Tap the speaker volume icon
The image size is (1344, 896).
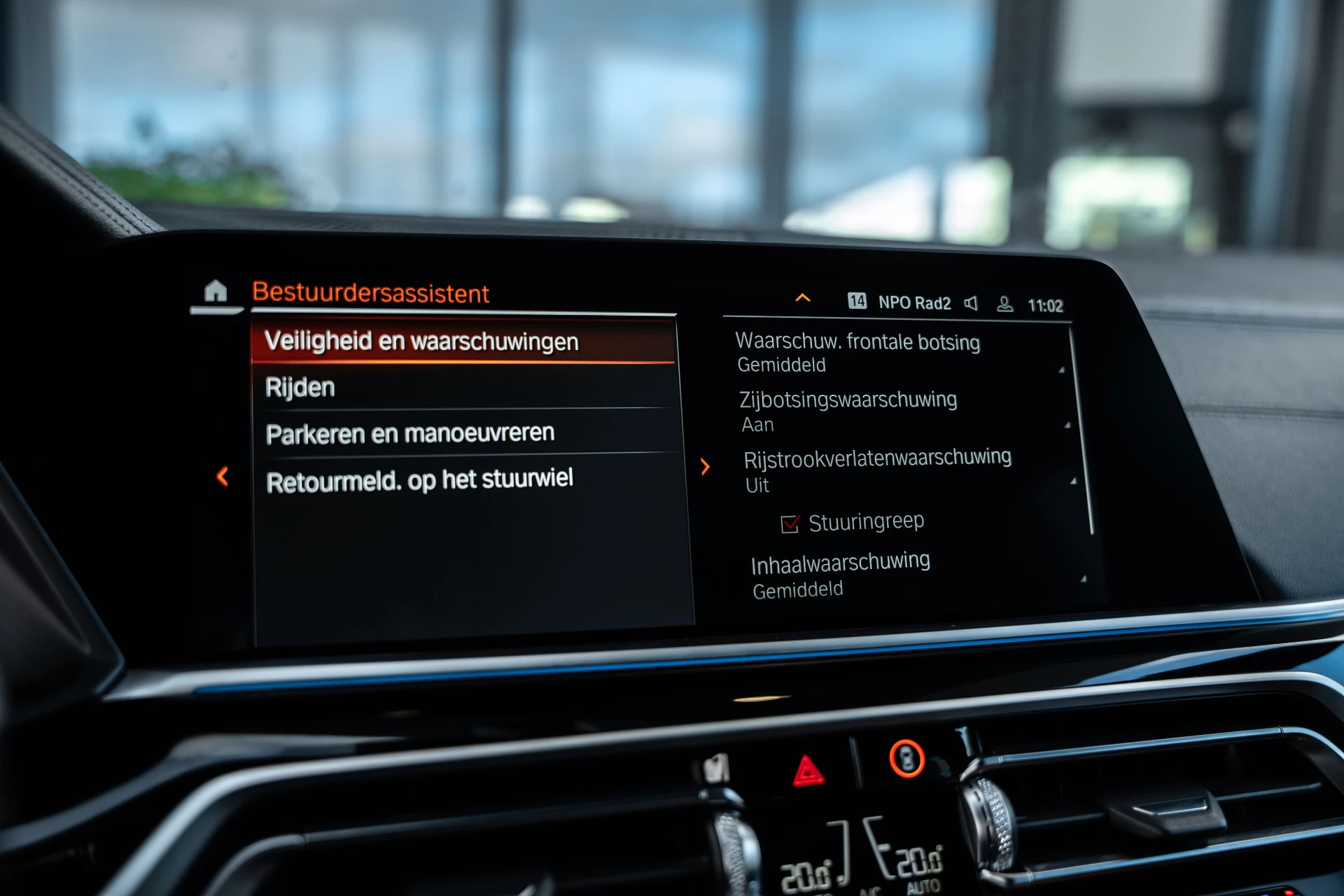coord(972,302)
